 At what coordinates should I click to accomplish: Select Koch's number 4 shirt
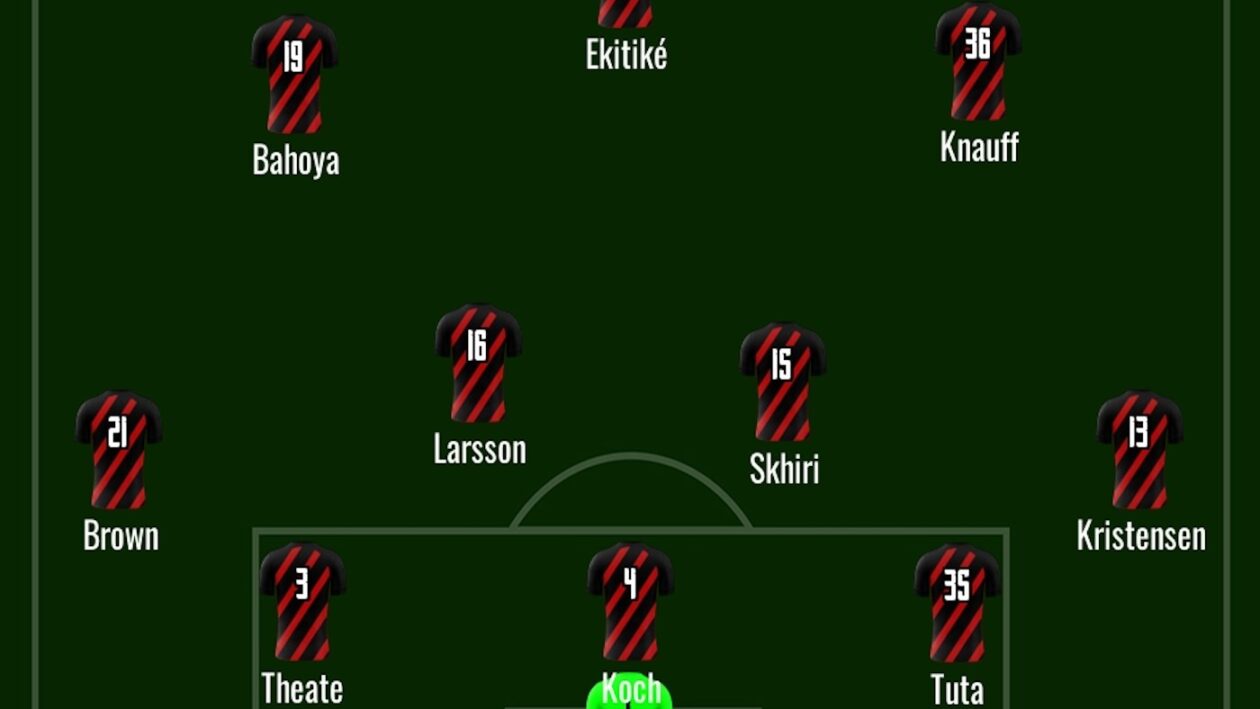click(630, 602)
